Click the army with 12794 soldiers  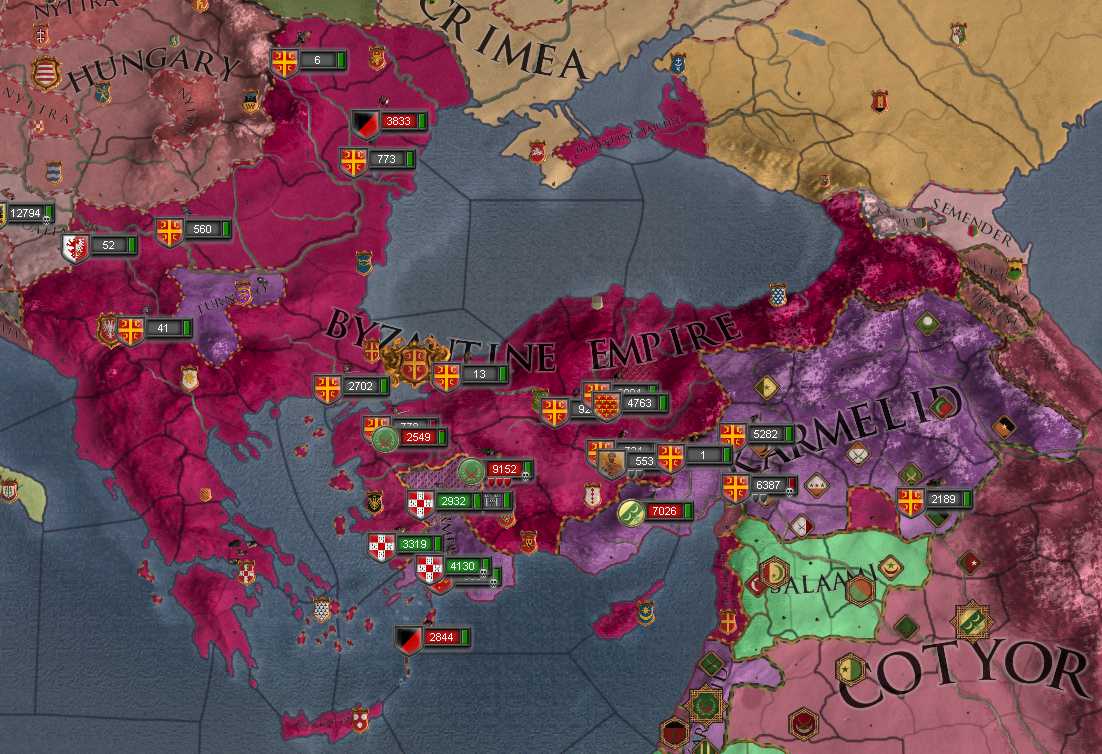tap(25, 213)
